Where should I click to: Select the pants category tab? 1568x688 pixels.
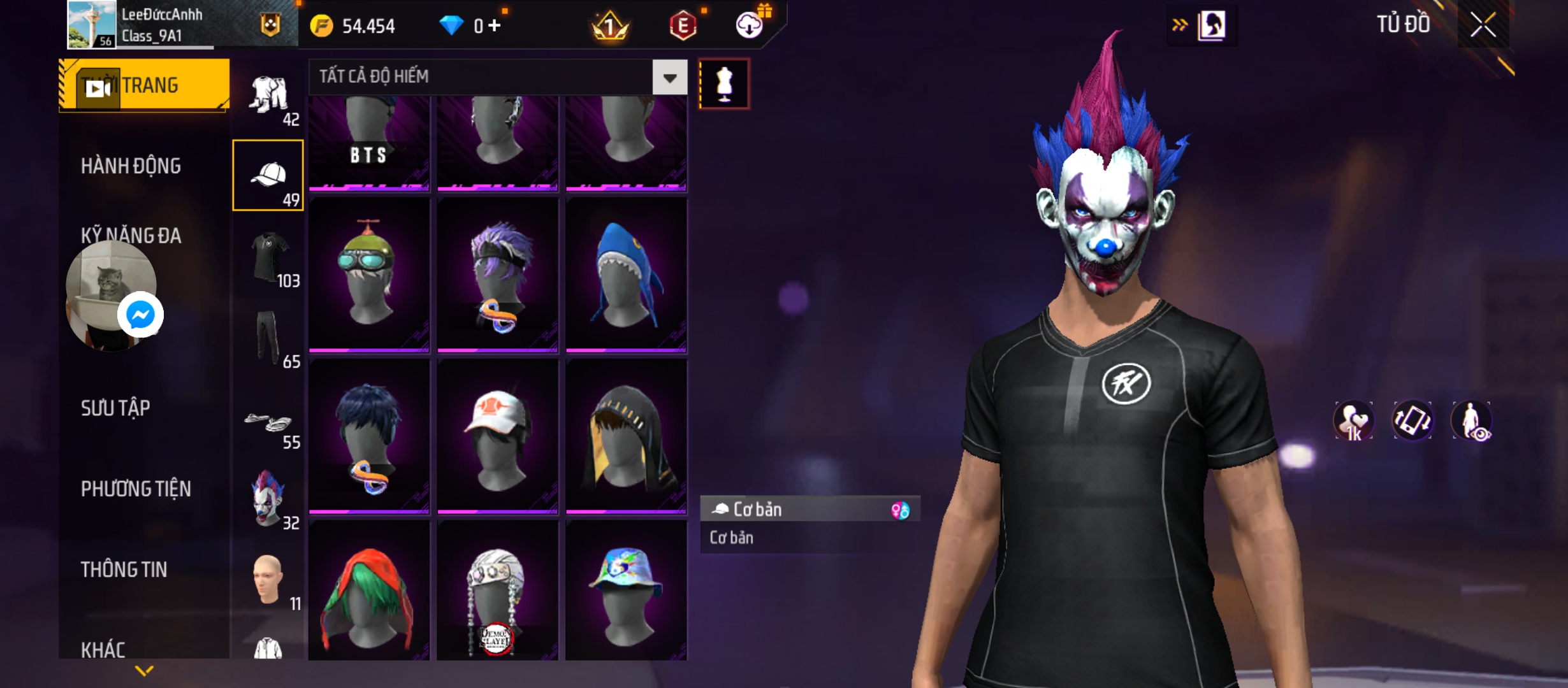(268, 338)
